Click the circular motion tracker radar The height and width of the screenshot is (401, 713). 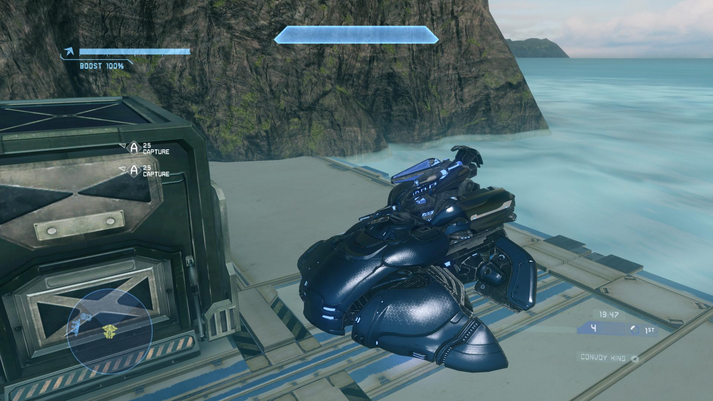click(x=109, y=326)
